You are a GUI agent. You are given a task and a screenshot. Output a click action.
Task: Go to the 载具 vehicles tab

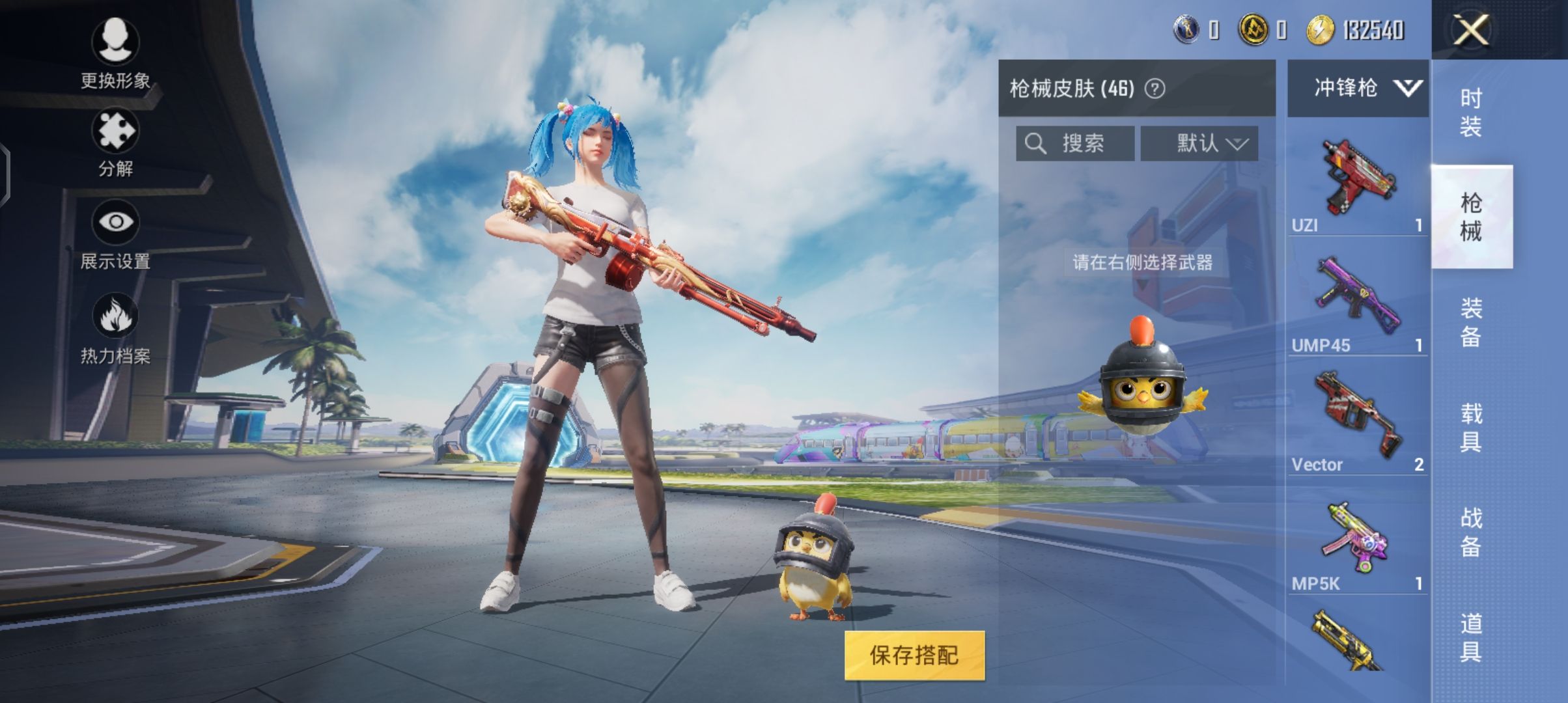click(1471, 427)
